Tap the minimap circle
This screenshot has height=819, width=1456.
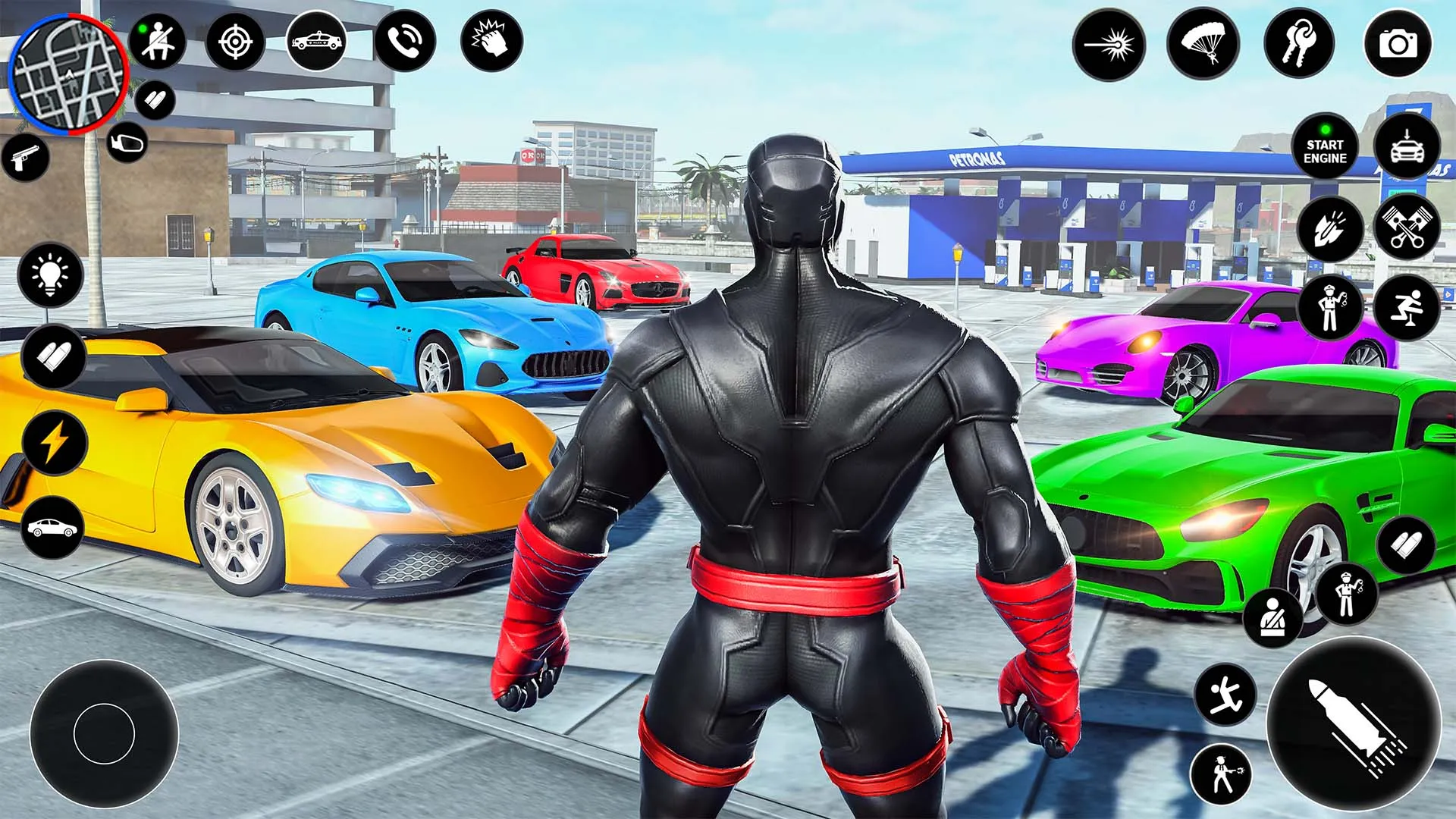coord(67,72)
